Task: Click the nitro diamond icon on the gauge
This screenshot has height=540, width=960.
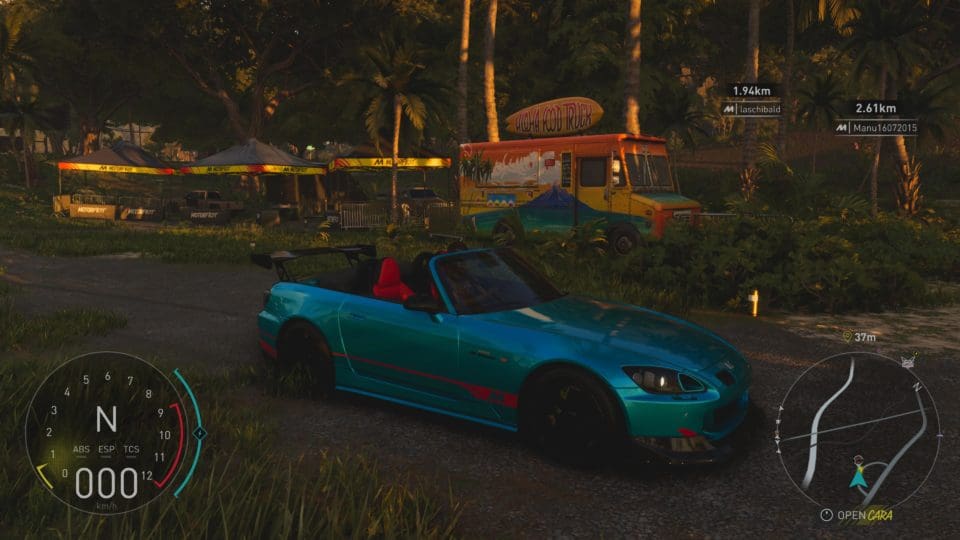Action: pyautogui.click(x=199, y=433)
